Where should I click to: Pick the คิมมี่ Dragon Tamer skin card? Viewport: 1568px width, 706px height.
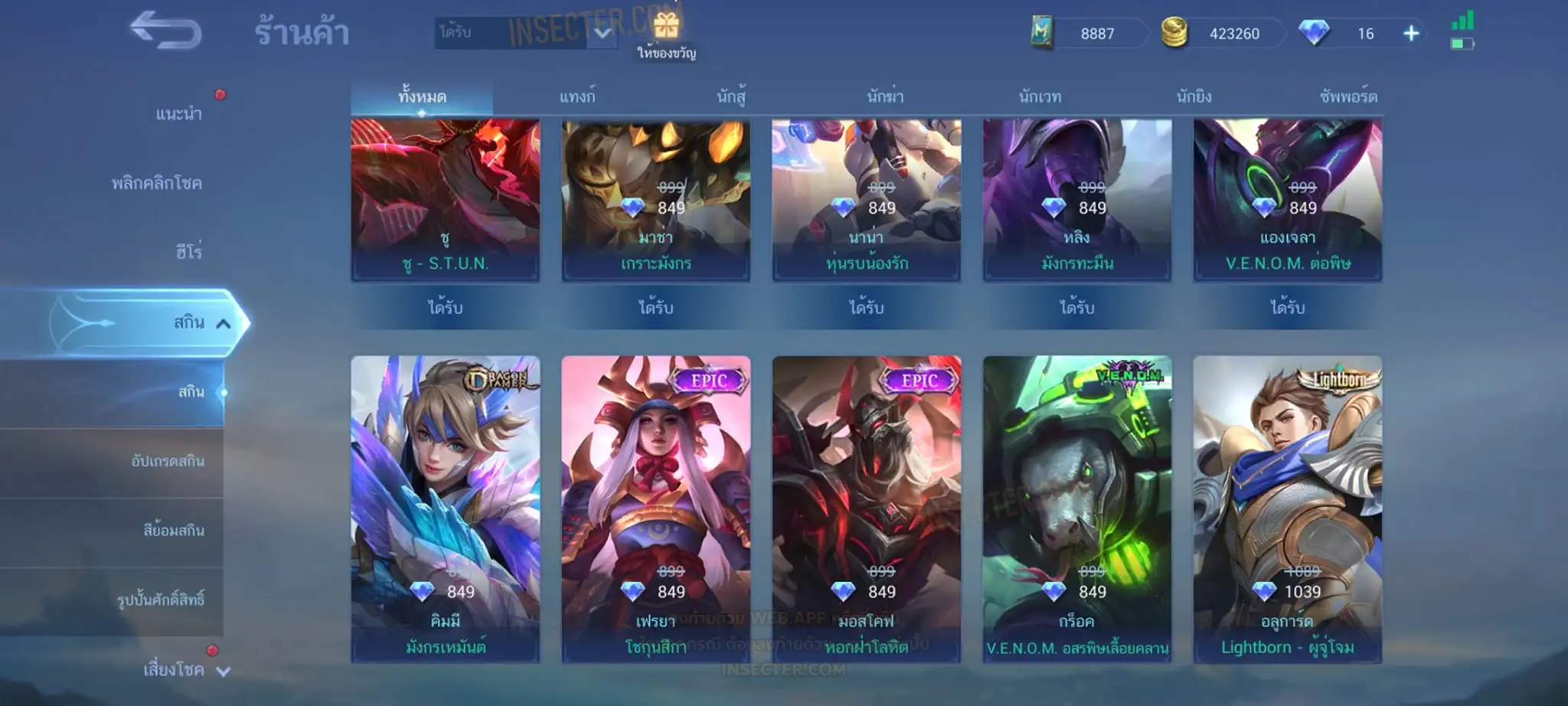click(445, 508)
